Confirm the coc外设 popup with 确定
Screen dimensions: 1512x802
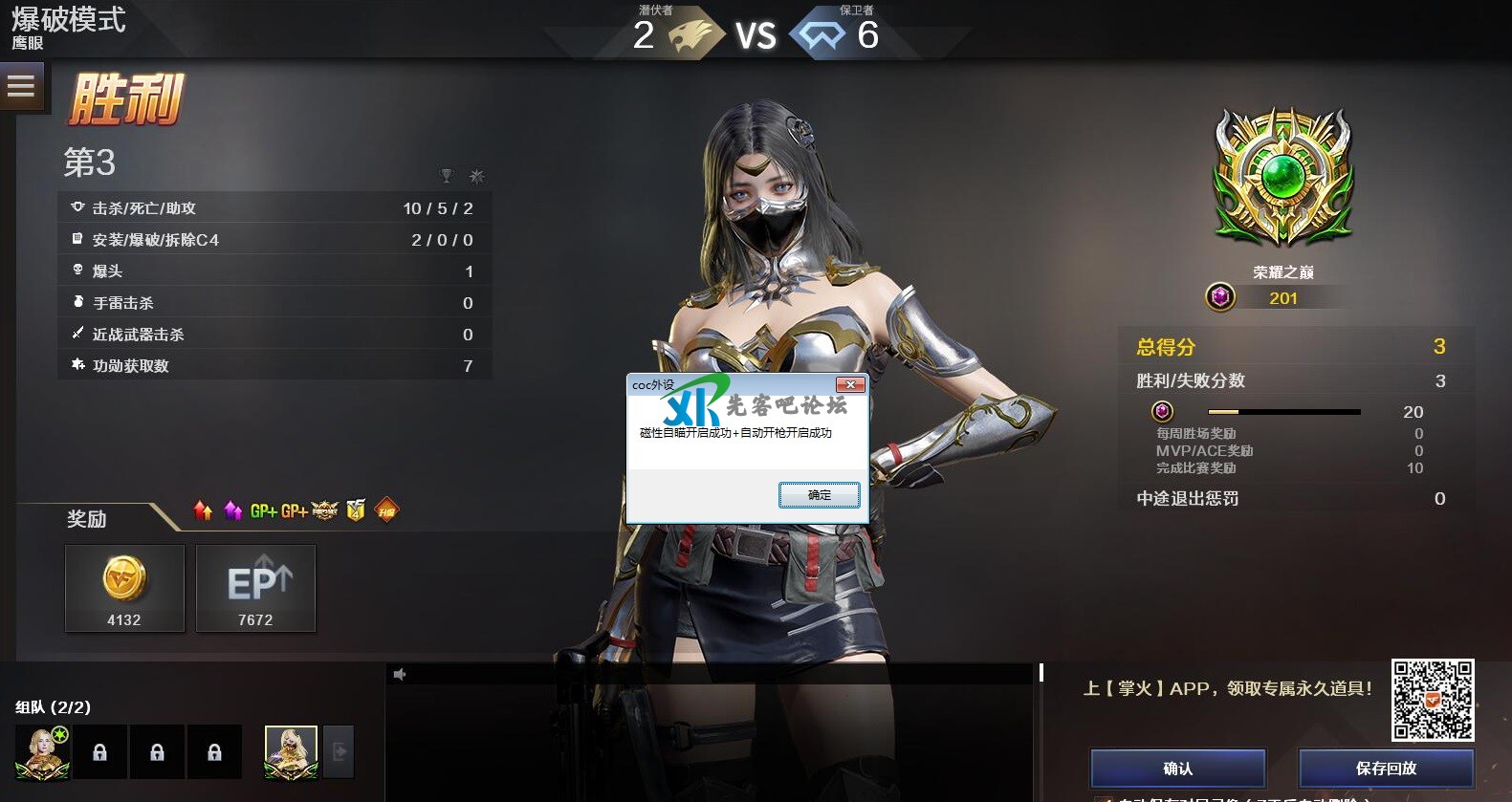point(820,494)
